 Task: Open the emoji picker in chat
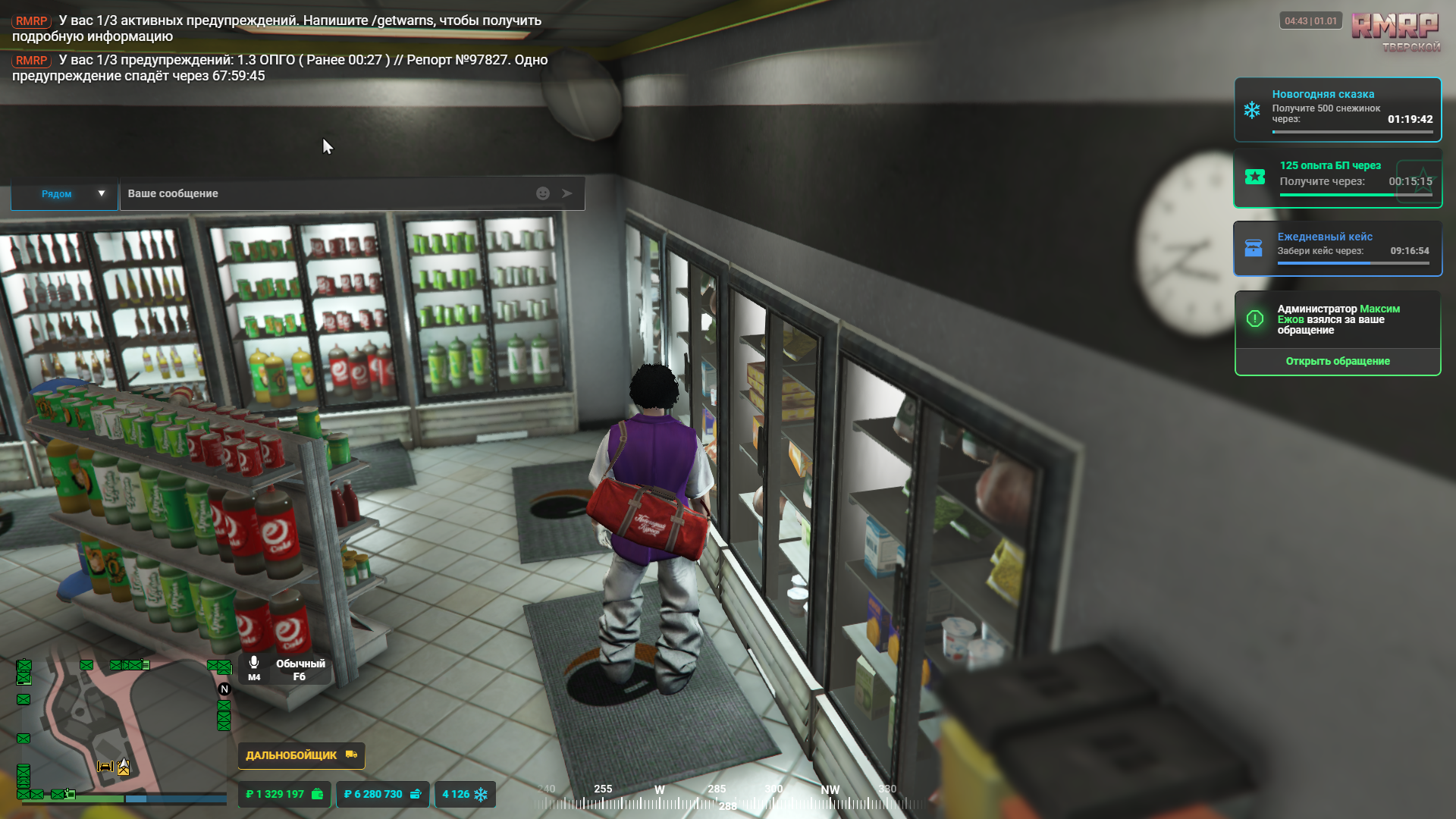[543, 194]
